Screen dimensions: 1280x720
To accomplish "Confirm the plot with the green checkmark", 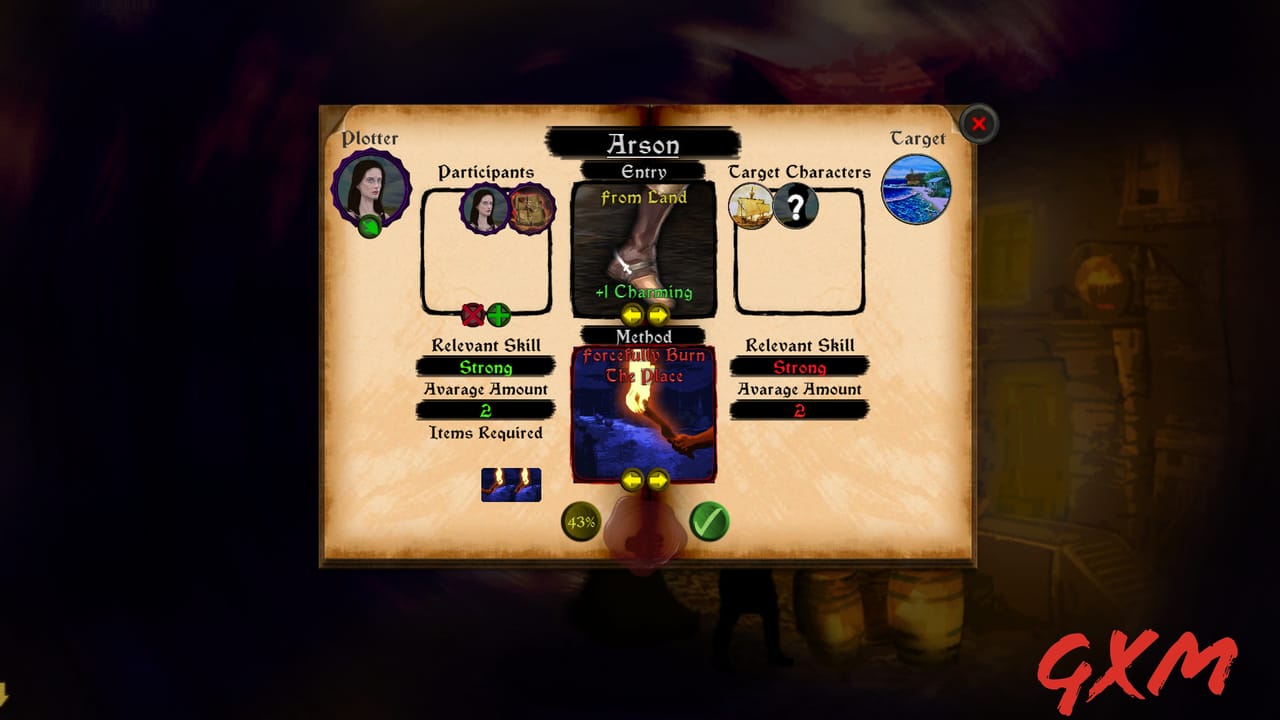I will pyautogui.click(x=708, y=522).
